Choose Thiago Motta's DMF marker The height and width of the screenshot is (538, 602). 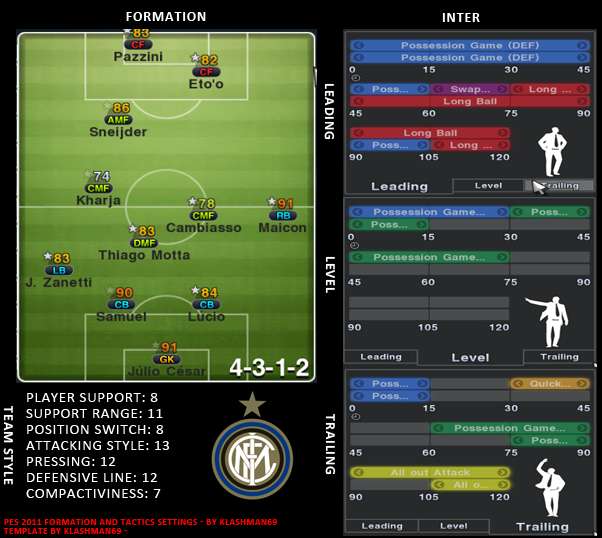(x=144, y=242)
